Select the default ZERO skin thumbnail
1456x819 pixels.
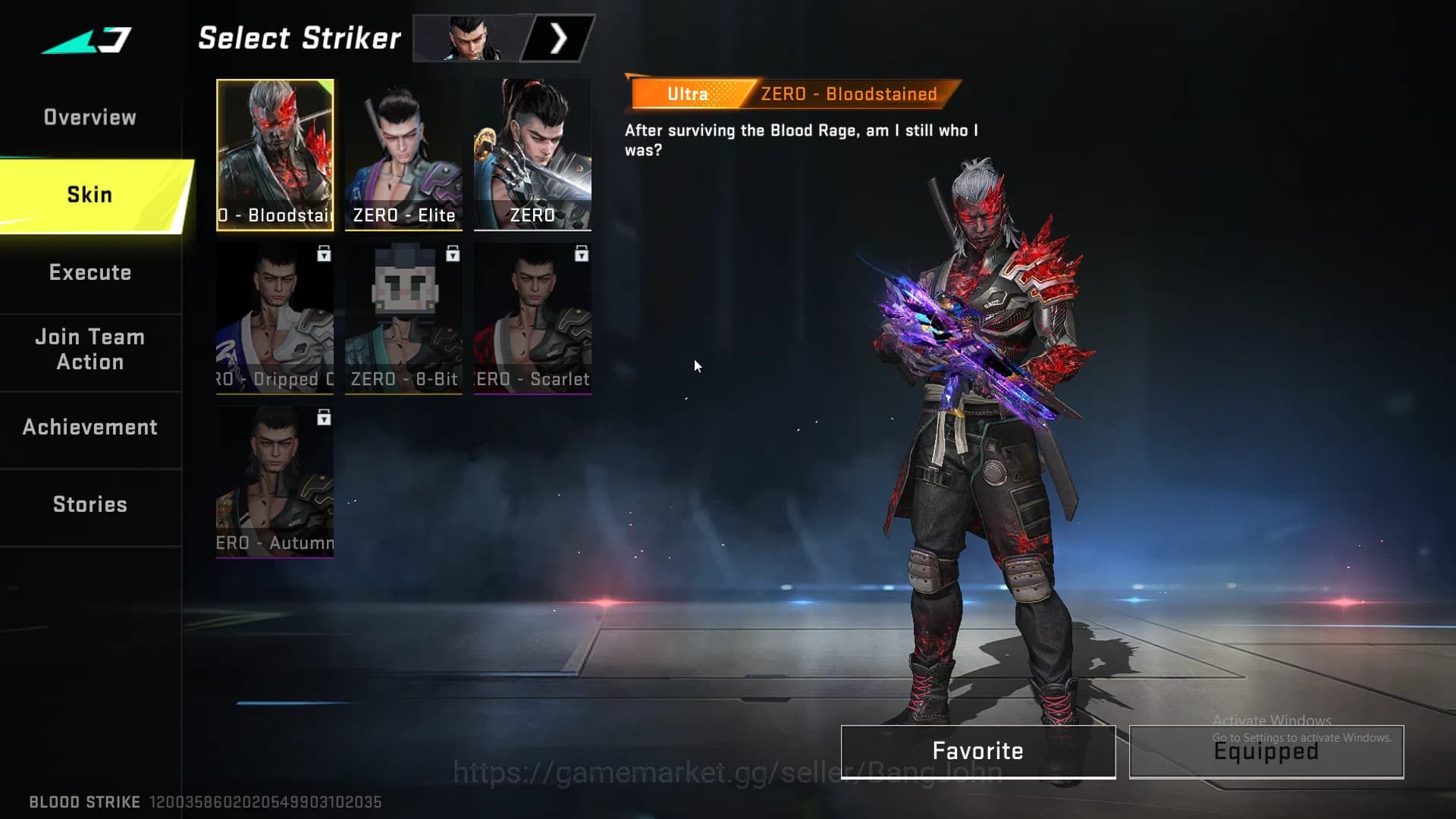click(x=532, y=152)
